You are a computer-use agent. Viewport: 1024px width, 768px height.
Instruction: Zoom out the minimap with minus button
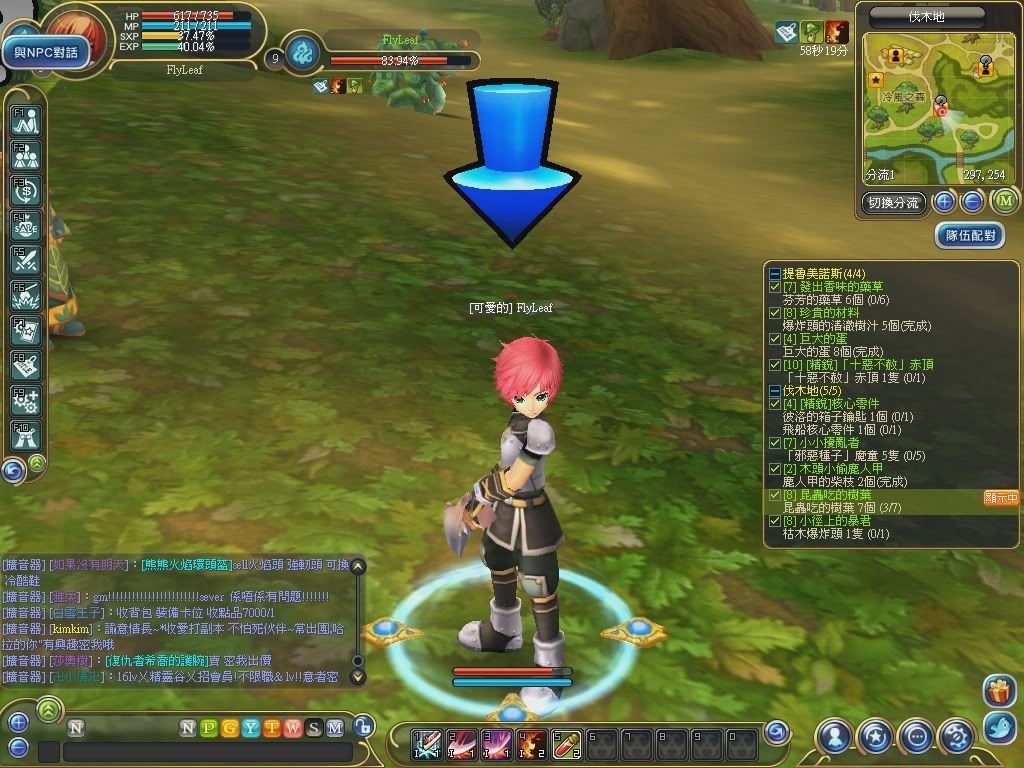(972, 202)
